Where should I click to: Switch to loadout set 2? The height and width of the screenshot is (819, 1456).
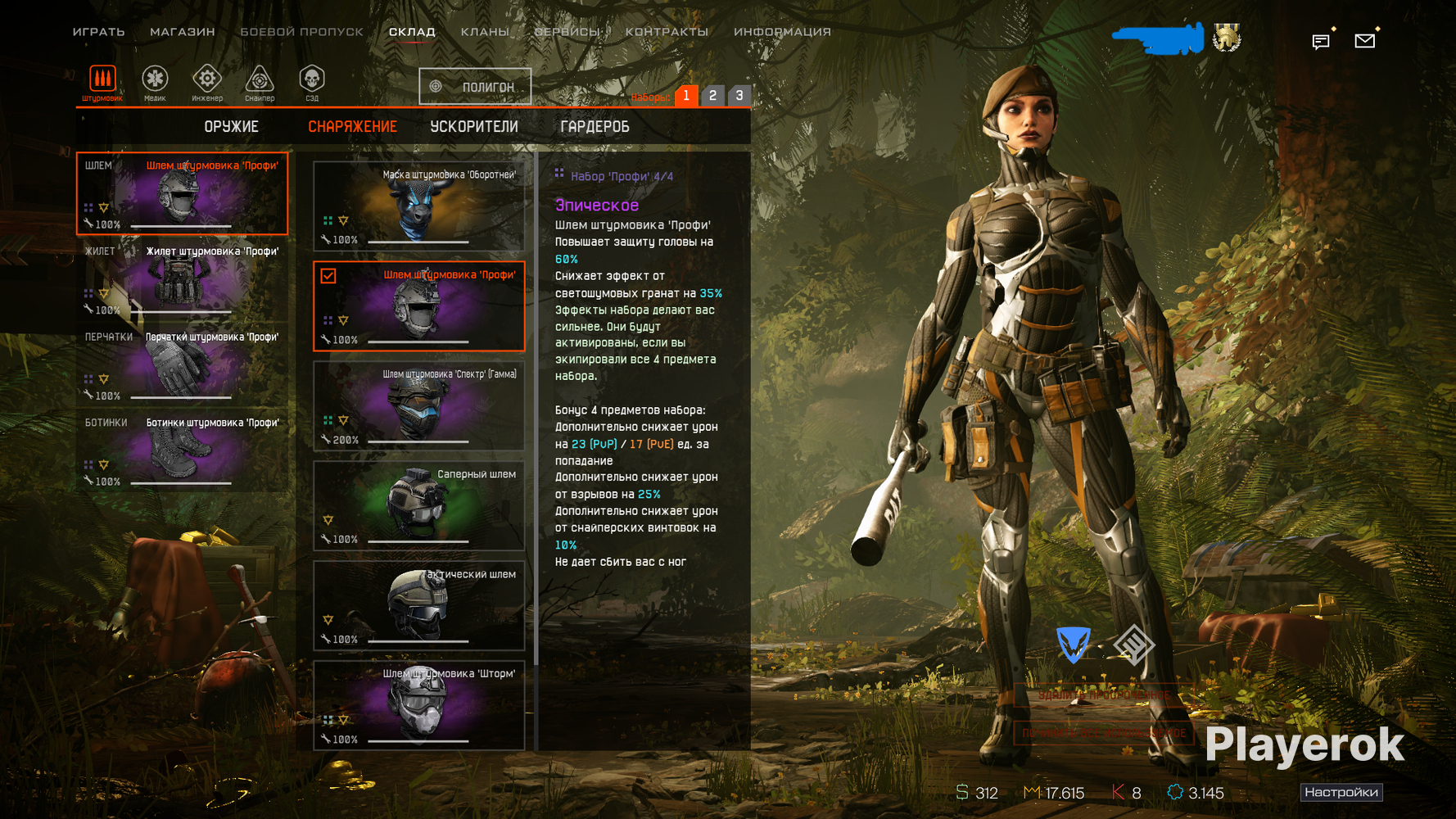click(x=712, y=96)
